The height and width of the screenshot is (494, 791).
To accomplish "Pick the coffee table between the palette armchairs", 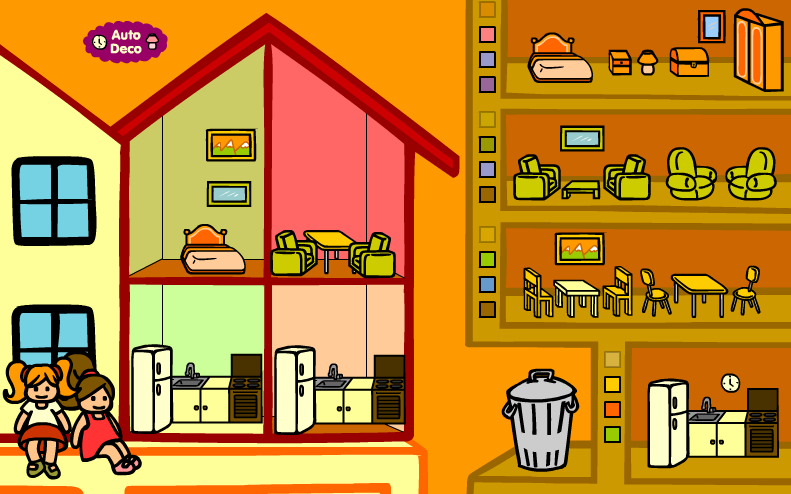I will tap(581, 188).
